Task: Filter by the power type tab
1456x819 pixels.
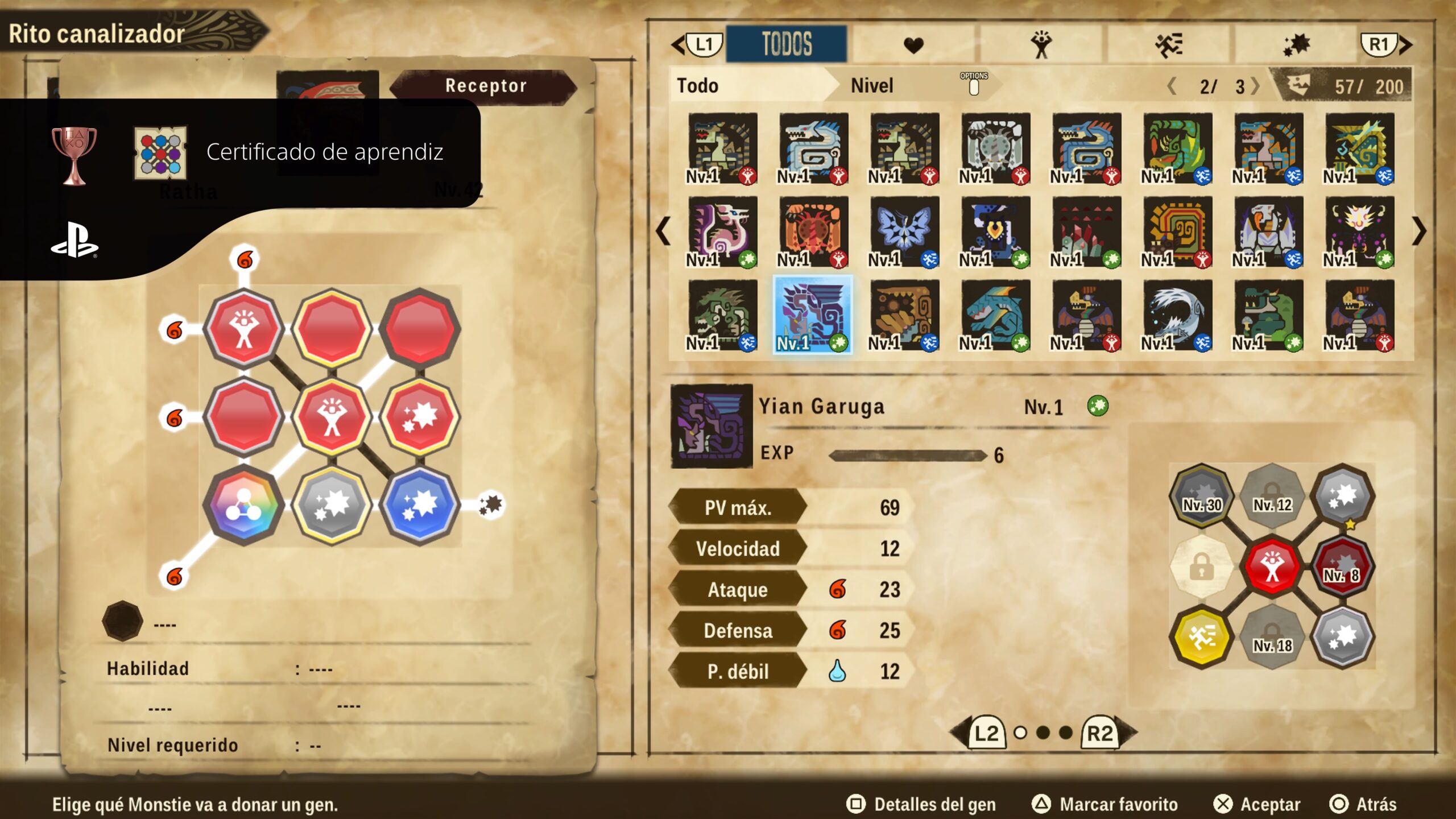Action: (x=1041, y=44)
